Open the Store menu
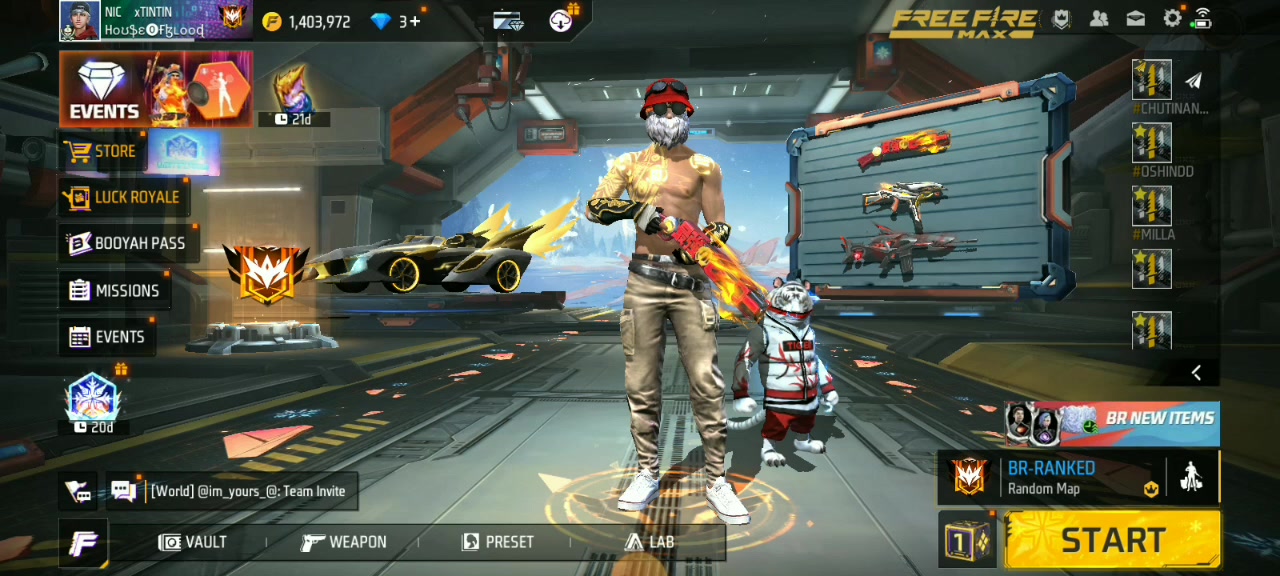The width and height of the screenshot is (1280, 576). [101, 152]
